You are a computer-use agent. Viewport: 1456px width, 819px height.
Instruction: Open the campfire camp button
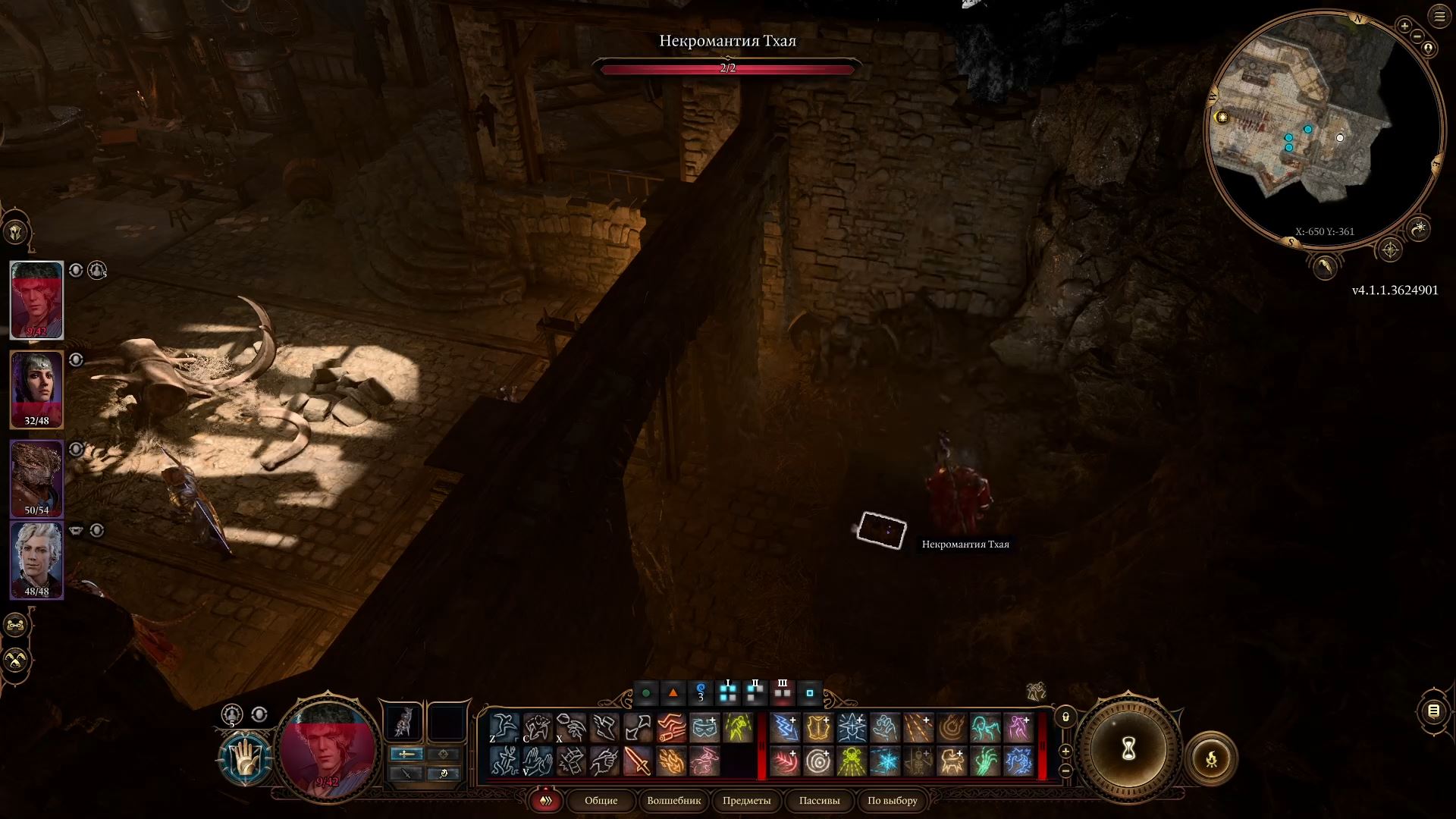tap(1211, 758)
